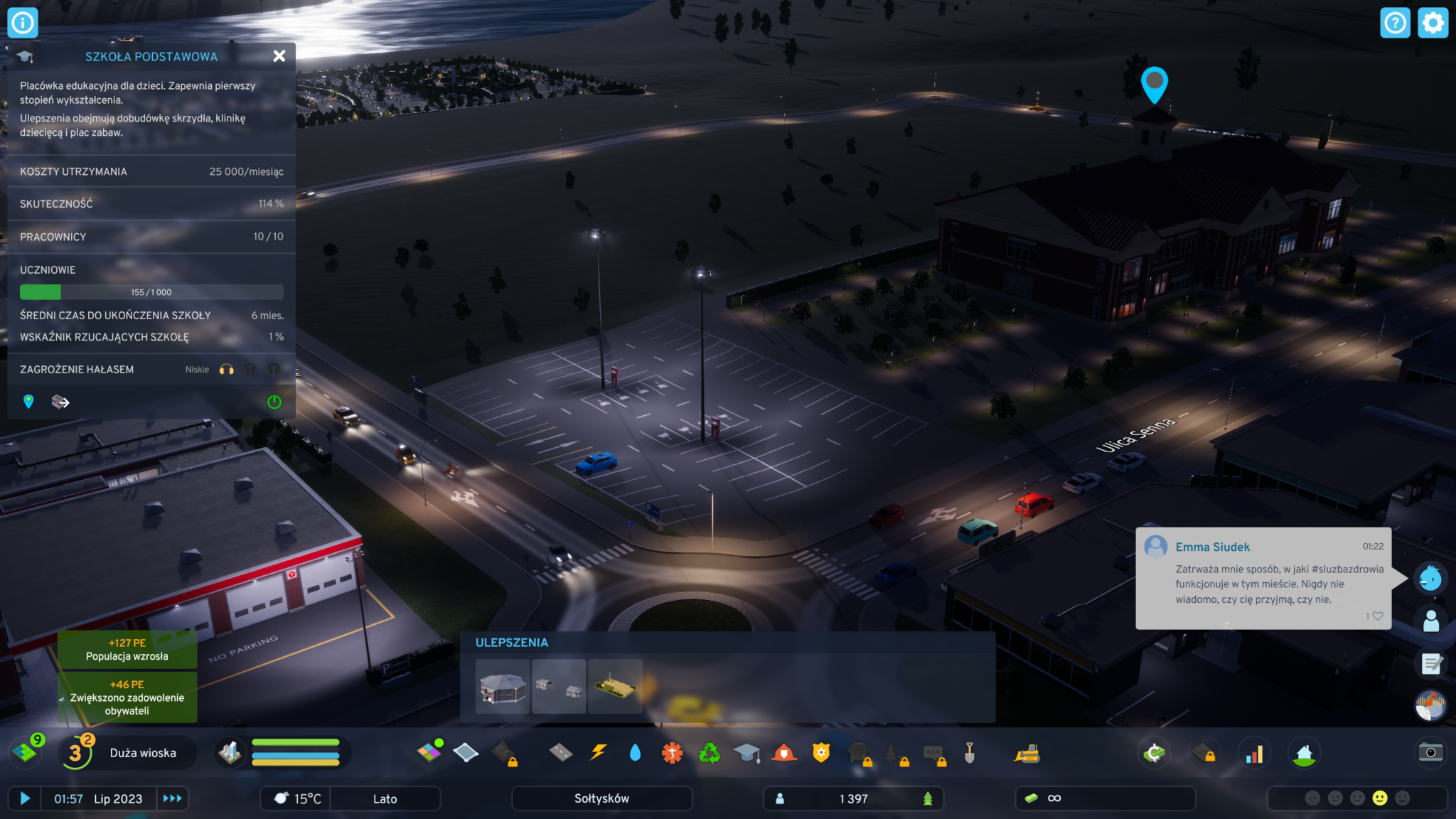Screen dimensions: 1456x819
Task: Click the relocate building icon in school panel
Action: (x=60, y=402)
